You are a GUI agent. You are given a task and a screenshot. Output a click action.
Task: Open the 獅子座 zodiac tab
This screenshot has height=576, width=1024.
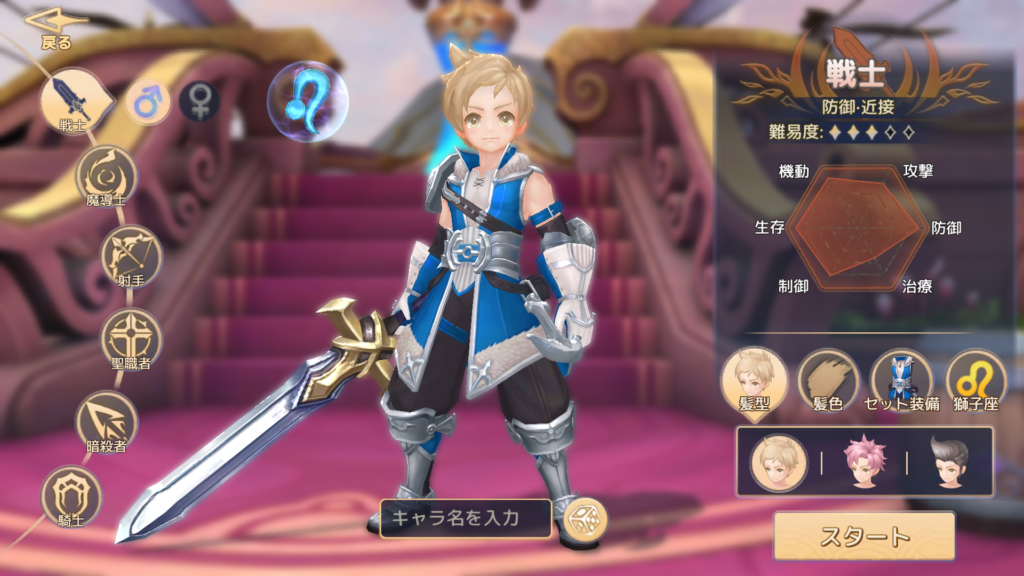click(975, 380)
